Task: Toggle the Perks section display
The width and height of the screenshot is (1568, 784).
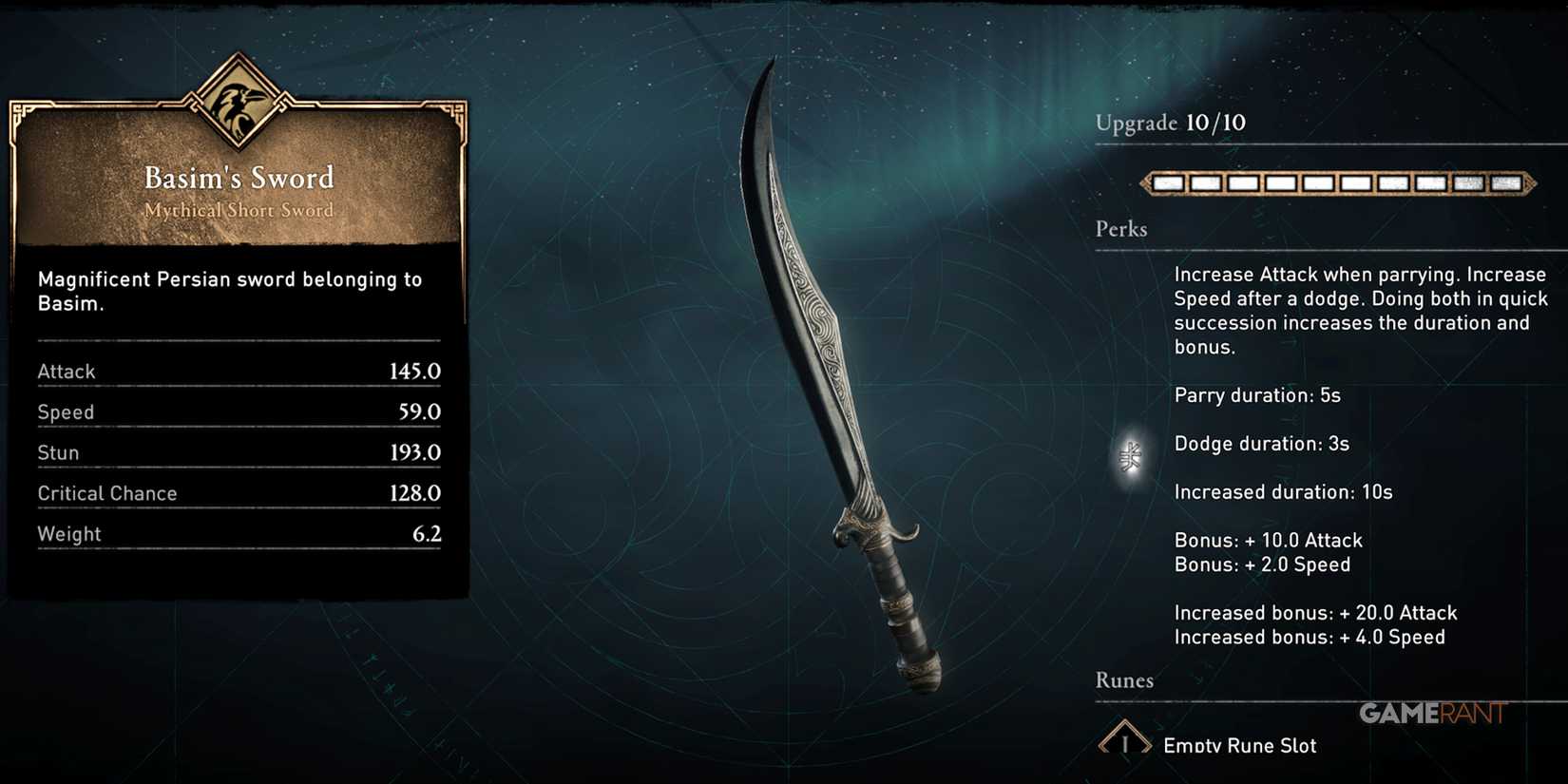Action: click(x=1121, y=229)
